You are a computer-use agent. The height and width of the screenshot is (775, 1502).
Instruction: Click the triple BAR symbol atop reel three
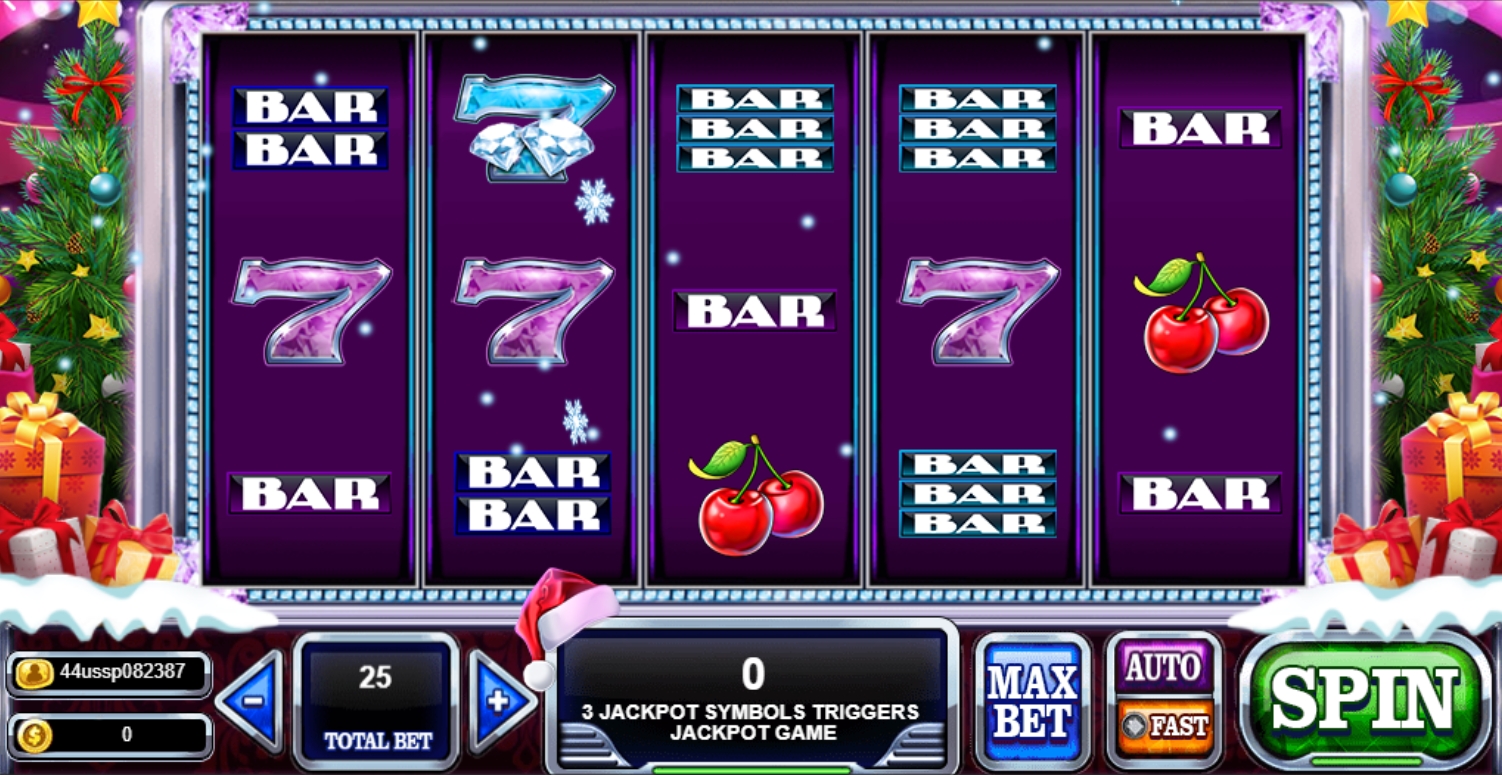tap(755, 125)
